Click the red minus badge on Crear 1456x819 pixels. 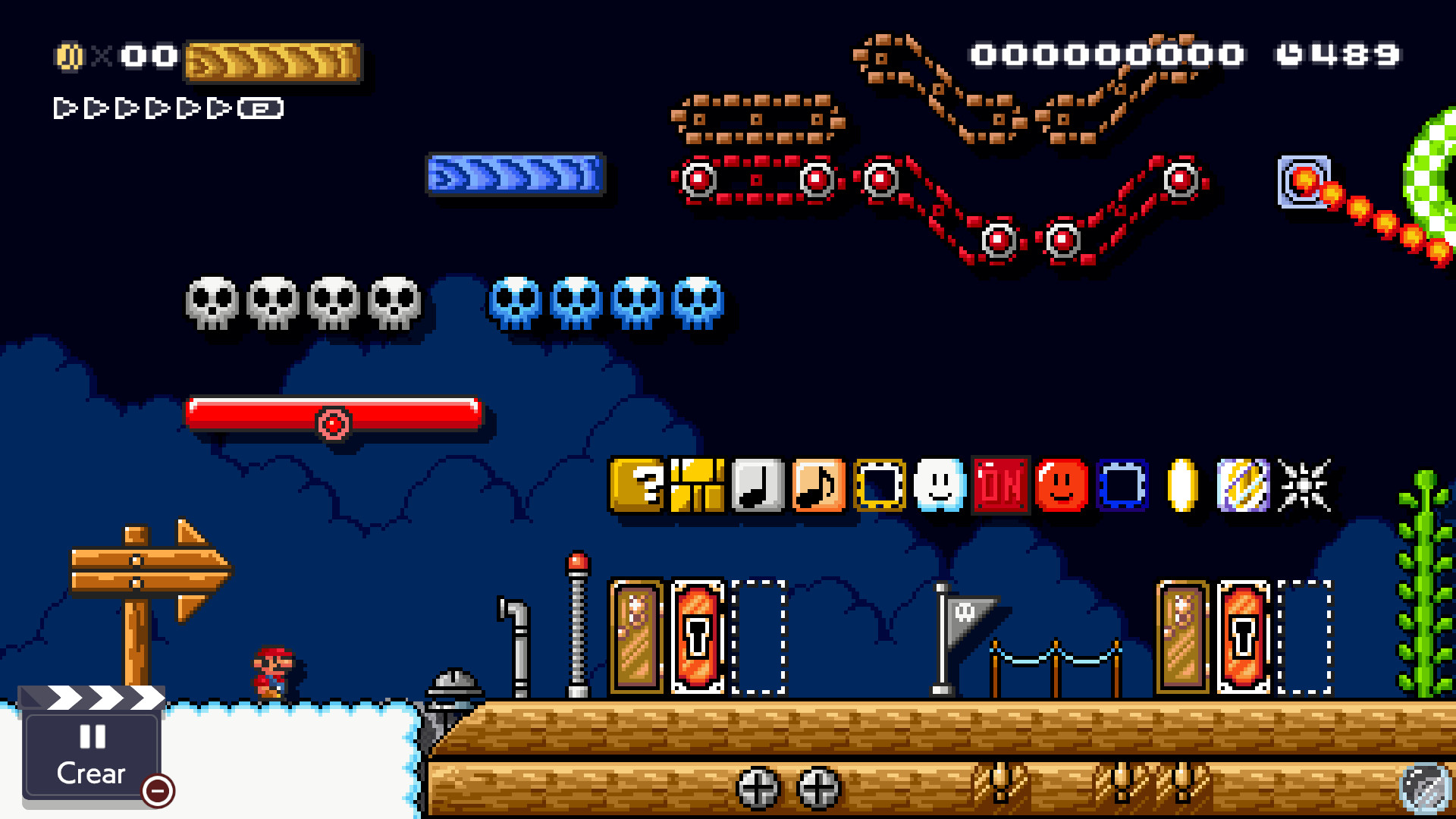(x=156, y=792)
